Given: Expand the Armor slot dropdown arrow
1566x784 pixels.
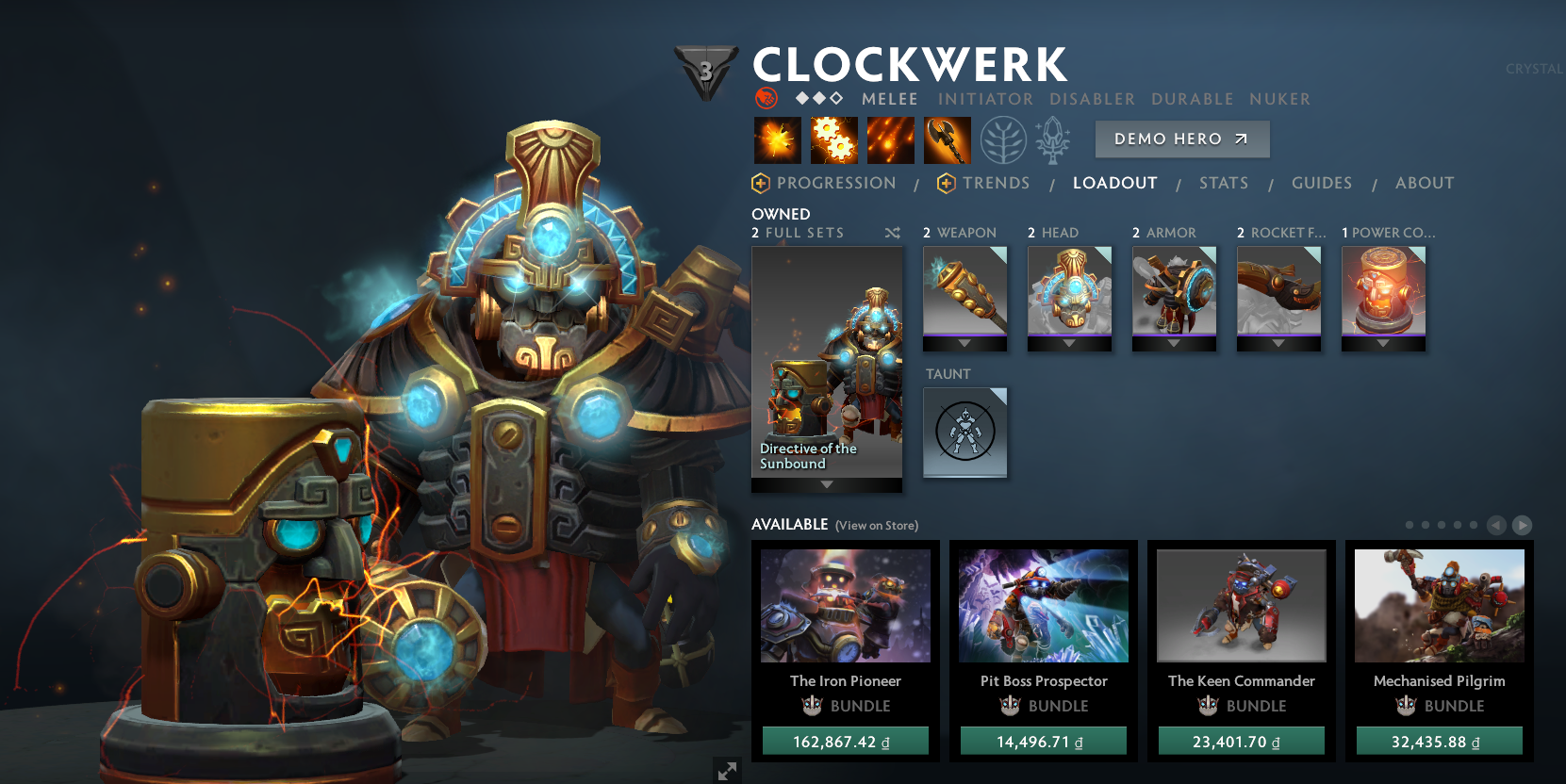Looking at the screenshot, I should click(x=1174, y=345).
